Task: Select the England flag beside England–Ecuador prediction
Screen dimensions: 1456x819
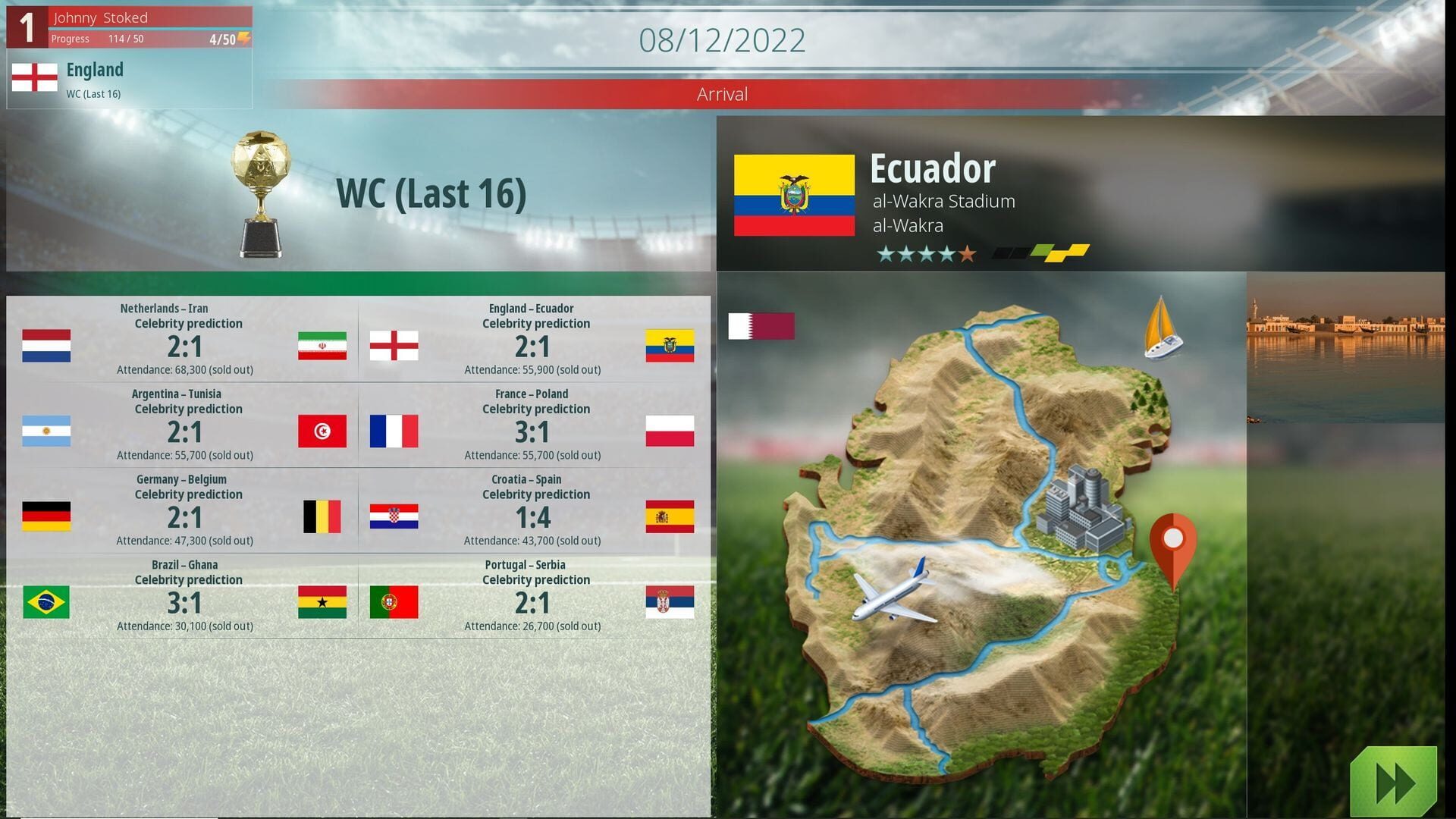Action: [394, 345]
